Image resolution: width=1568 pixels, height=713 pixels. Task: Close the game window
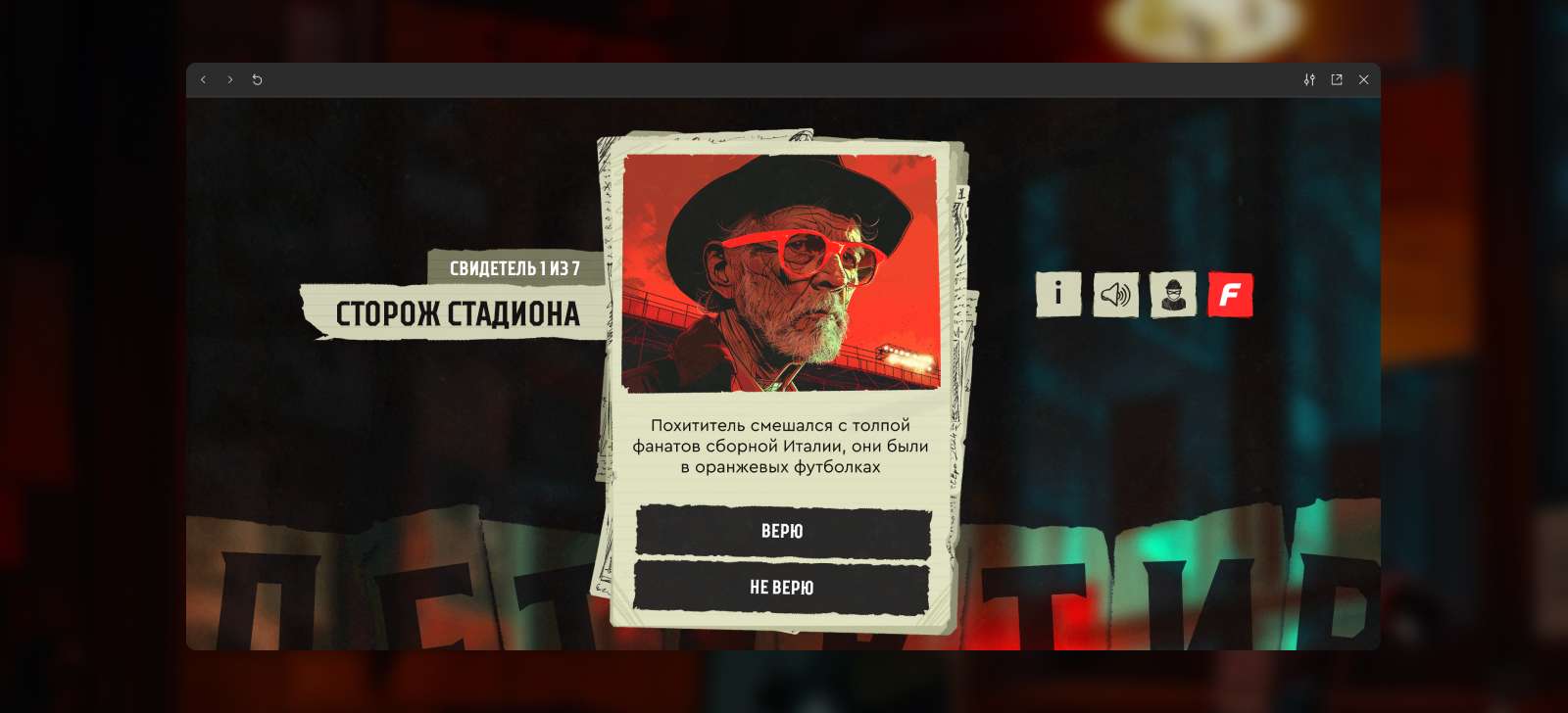pos(1363,80)
